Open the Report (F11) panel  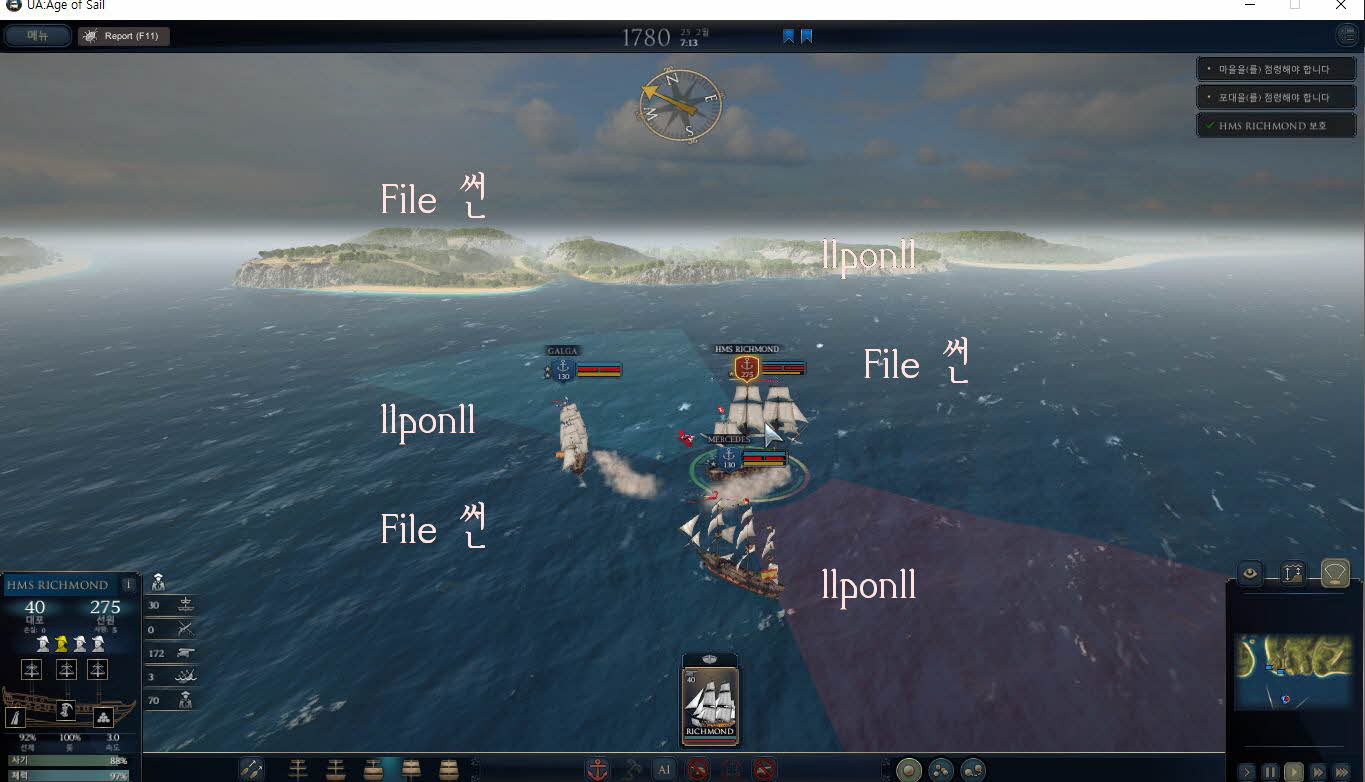point(124,36)
